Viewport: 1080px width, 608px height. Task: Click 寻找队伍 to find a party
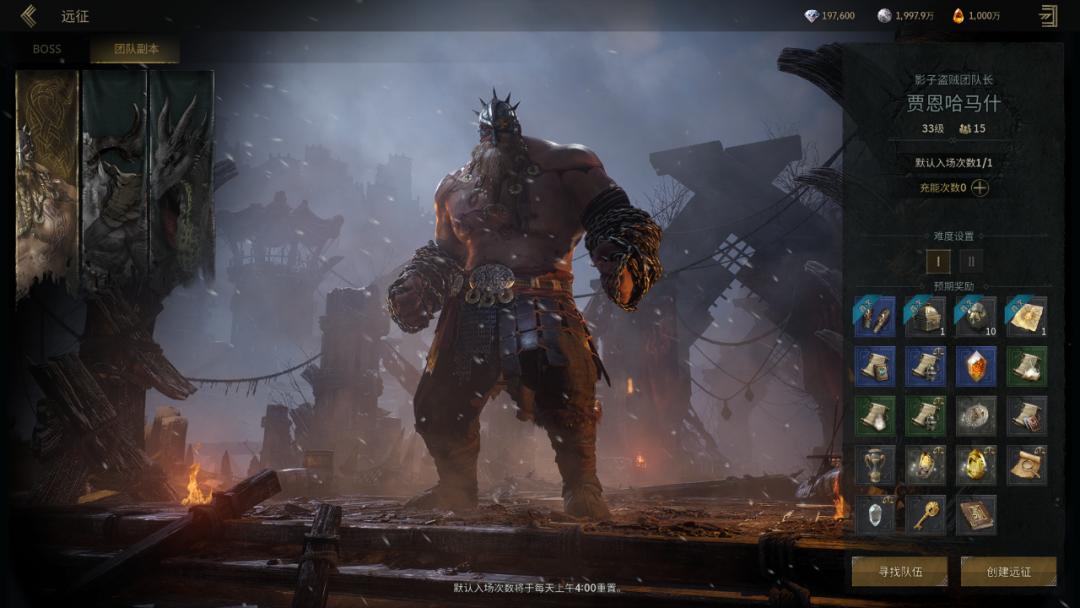(x=899, y=571)
